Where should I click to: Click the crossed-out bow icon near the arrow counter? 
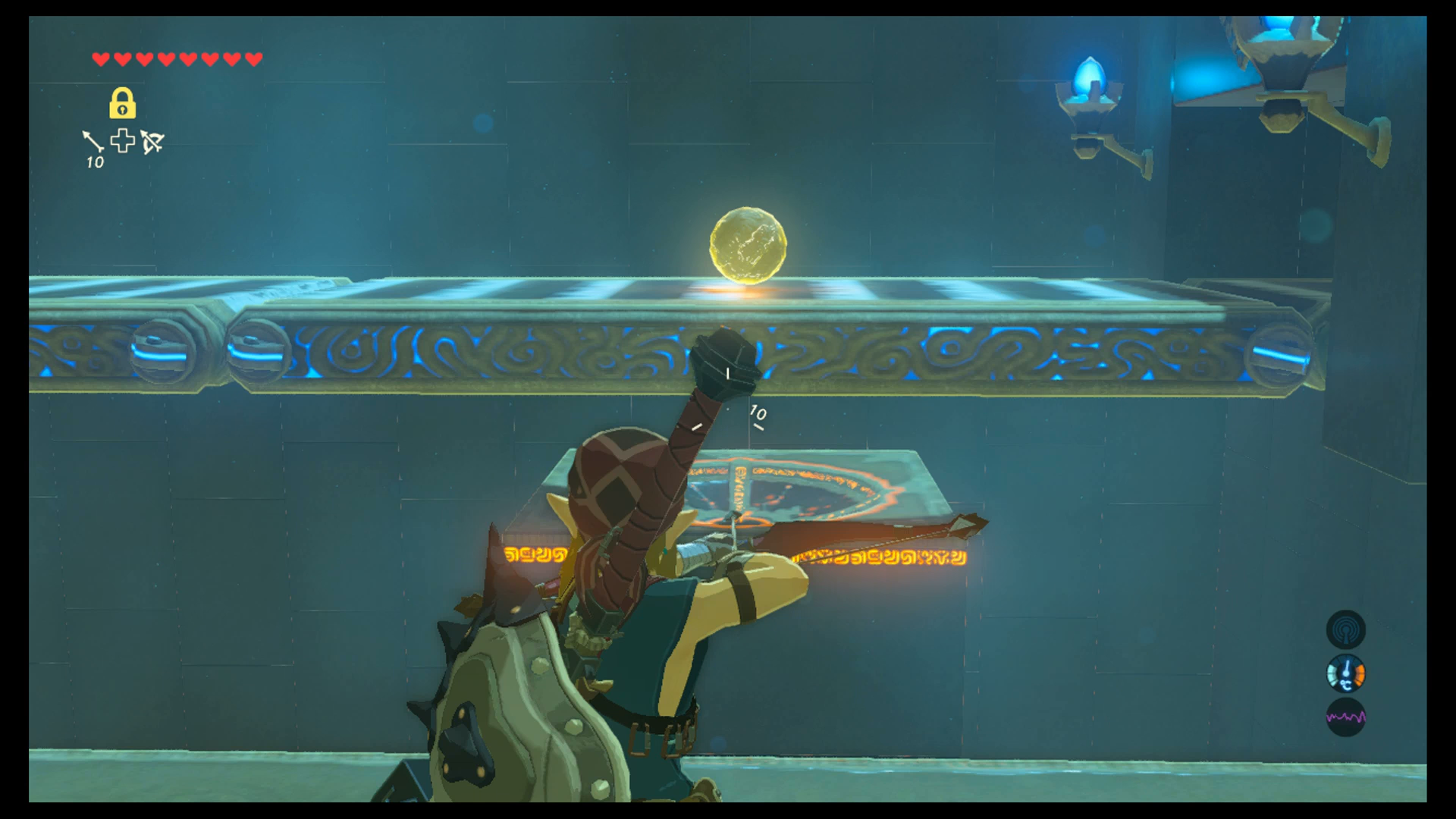(151, 143)
